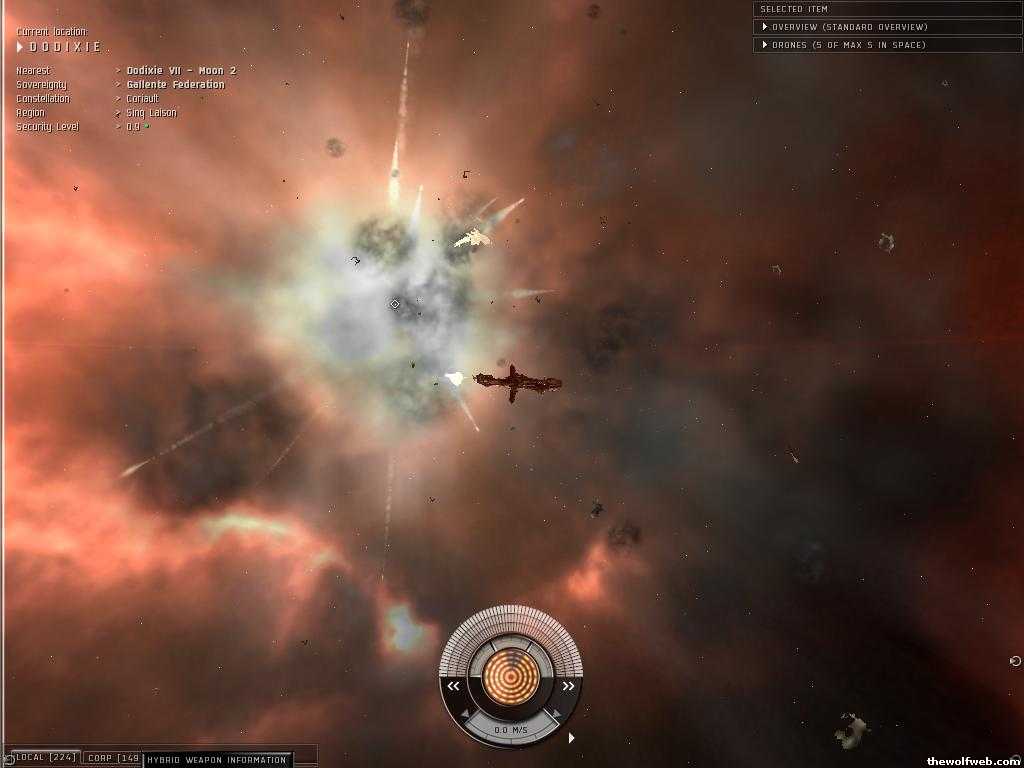1024x768 pixels.
Task: Click the right double-arrow on ship HUD
Action: coord(568,686)
